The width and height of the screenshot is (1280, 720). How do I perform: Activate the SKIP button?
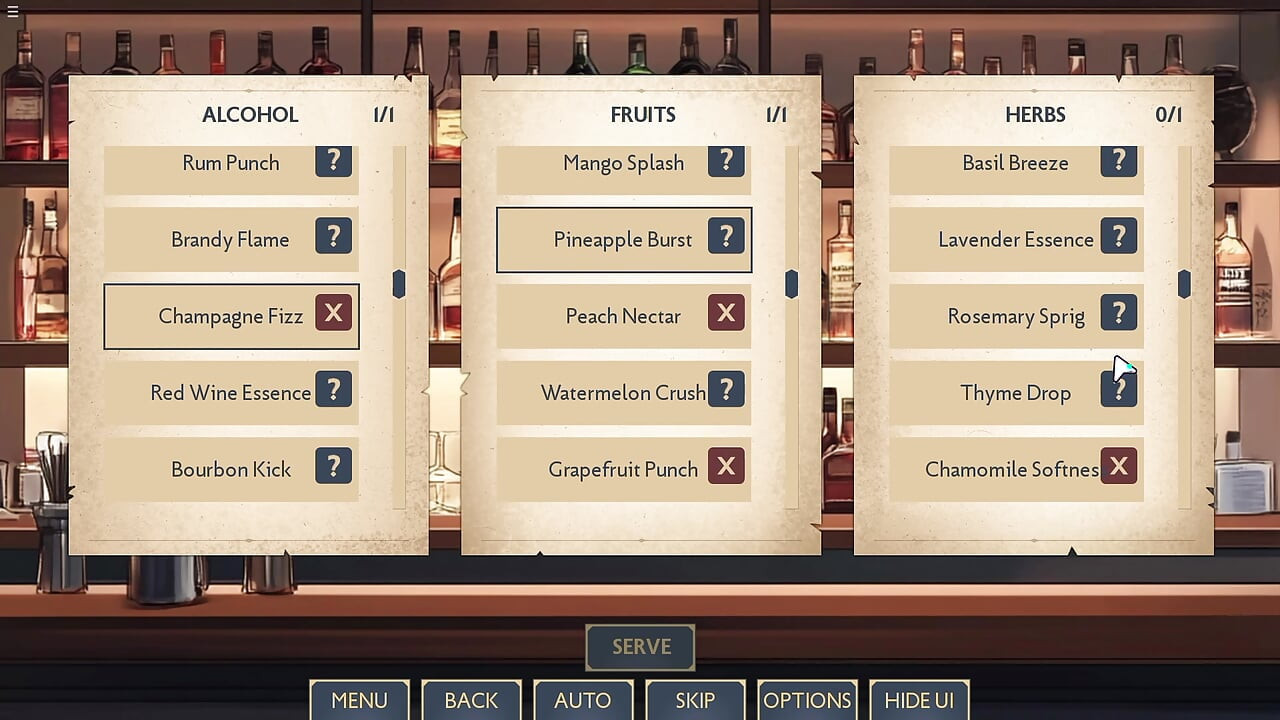[695, 700]
